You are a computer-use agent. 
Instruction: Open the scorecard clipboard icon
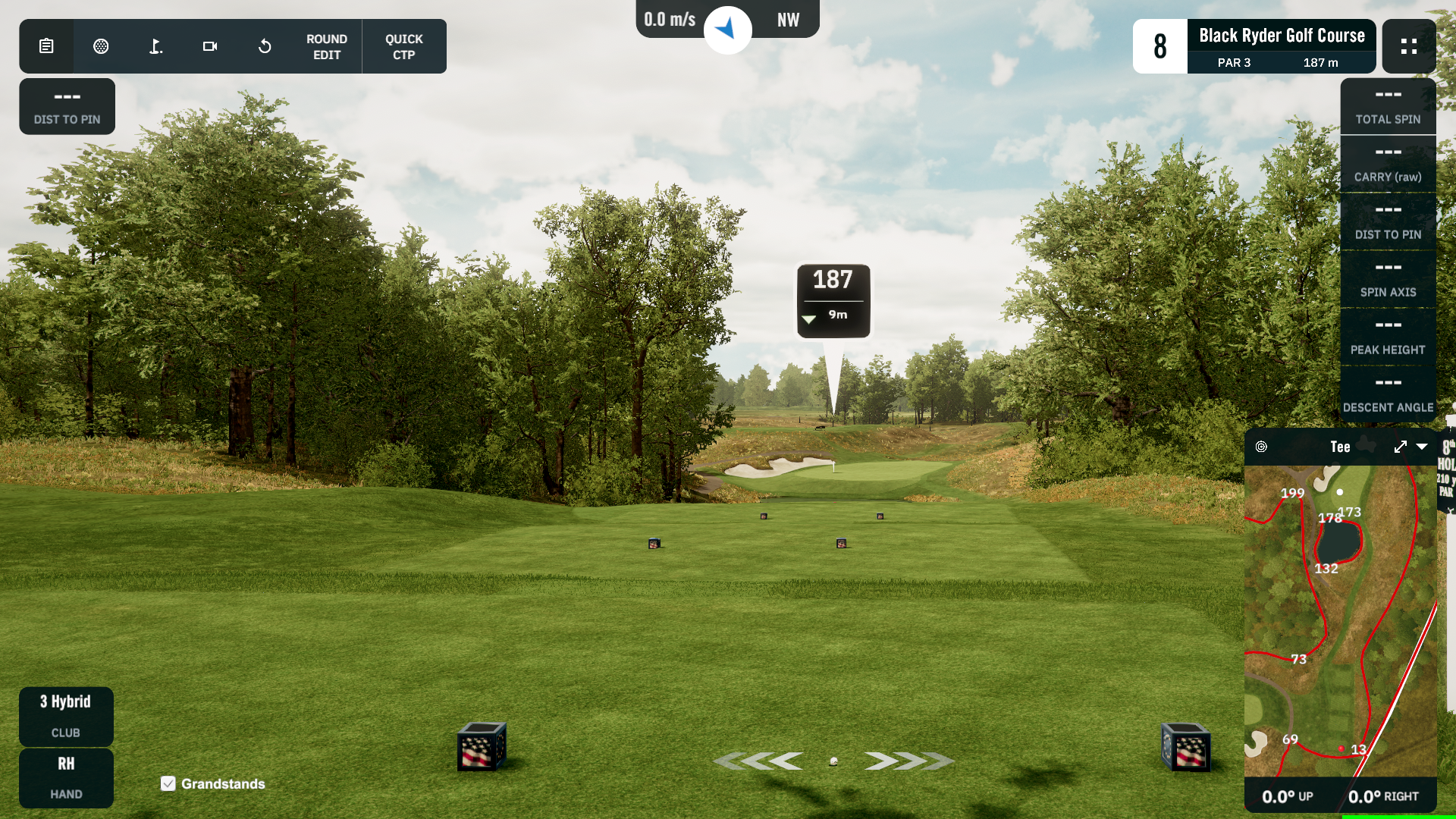[46, 46]
